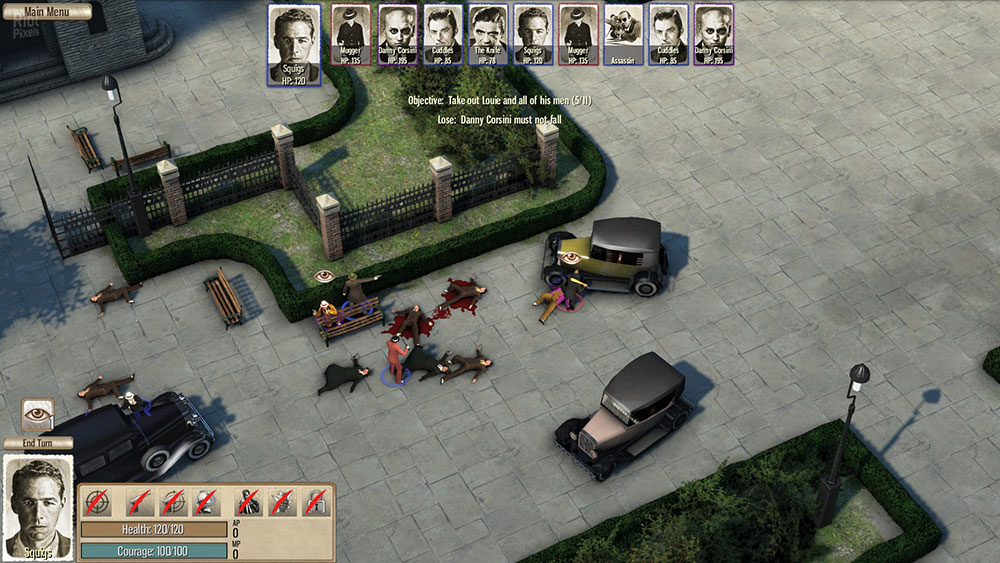Select The Knife in the turn order
Image resolution: width=1000 pixels, height=563 pixels.
pyautogui.click(x=487, y=35)
